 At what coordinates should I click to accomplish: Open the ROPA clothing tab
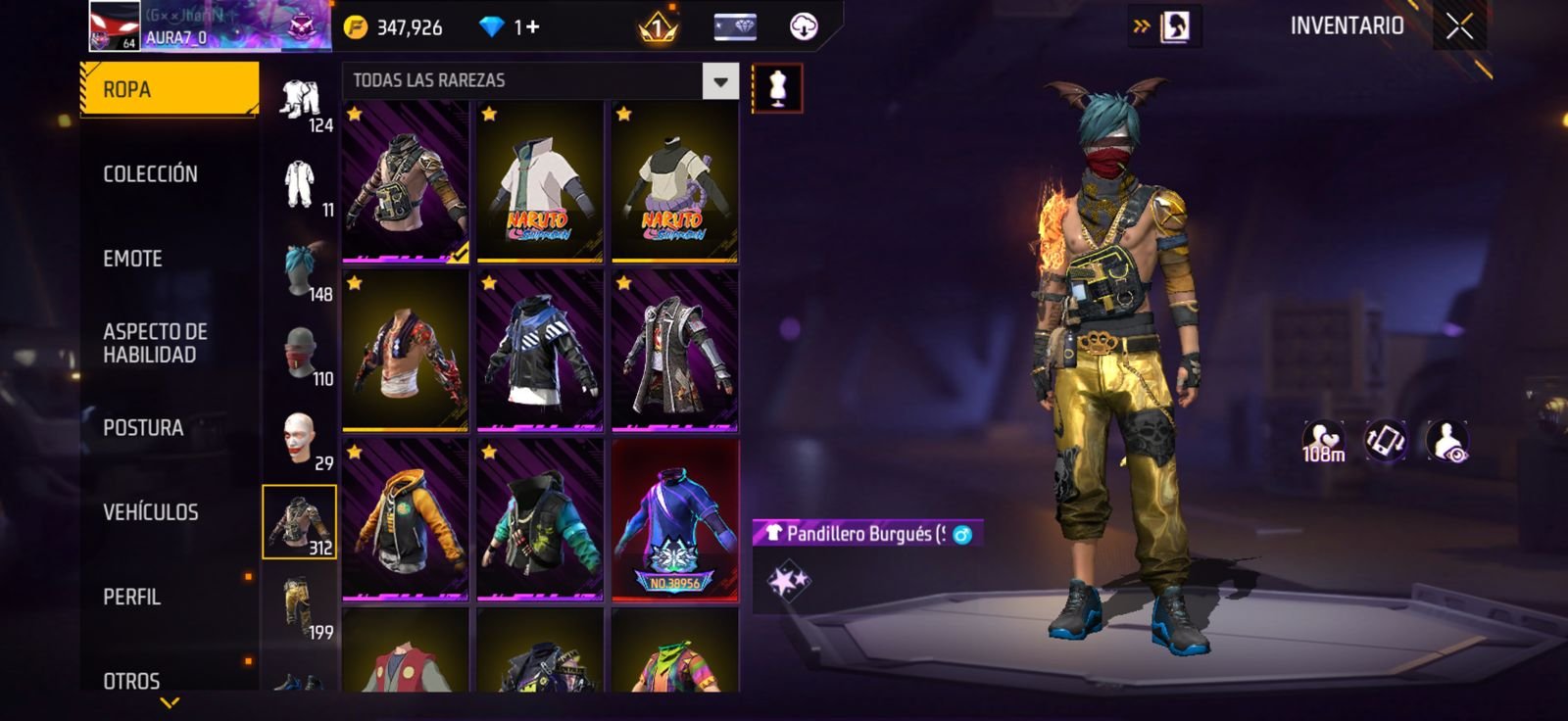[x=169, y=89]
